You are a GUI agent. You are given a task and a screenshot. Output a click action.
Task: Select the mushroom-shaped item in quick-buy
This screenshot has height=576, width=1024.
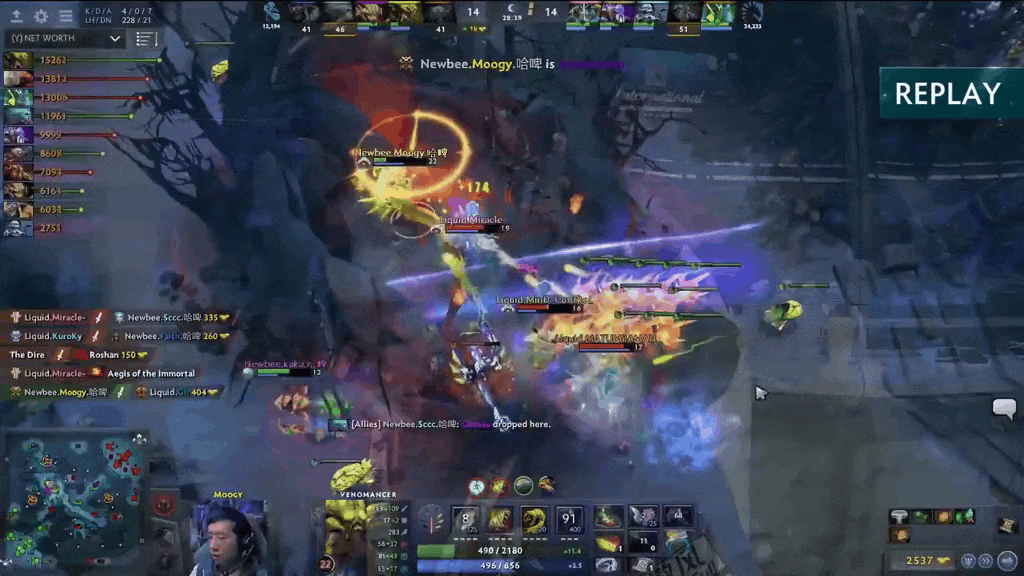click(x=898, y=517)
